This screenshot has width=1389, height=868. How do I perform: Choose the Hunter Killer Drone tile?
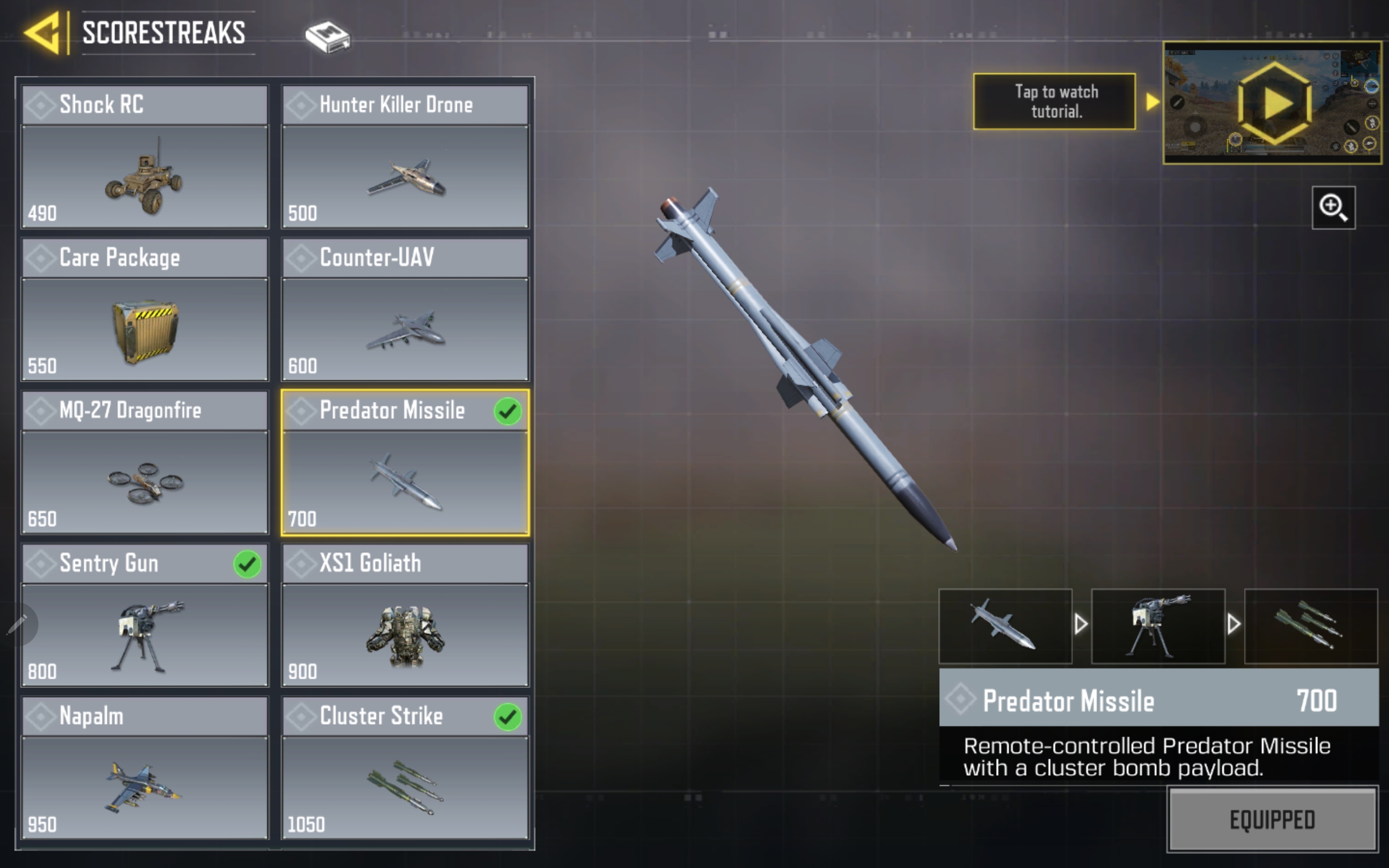(405, 157)
